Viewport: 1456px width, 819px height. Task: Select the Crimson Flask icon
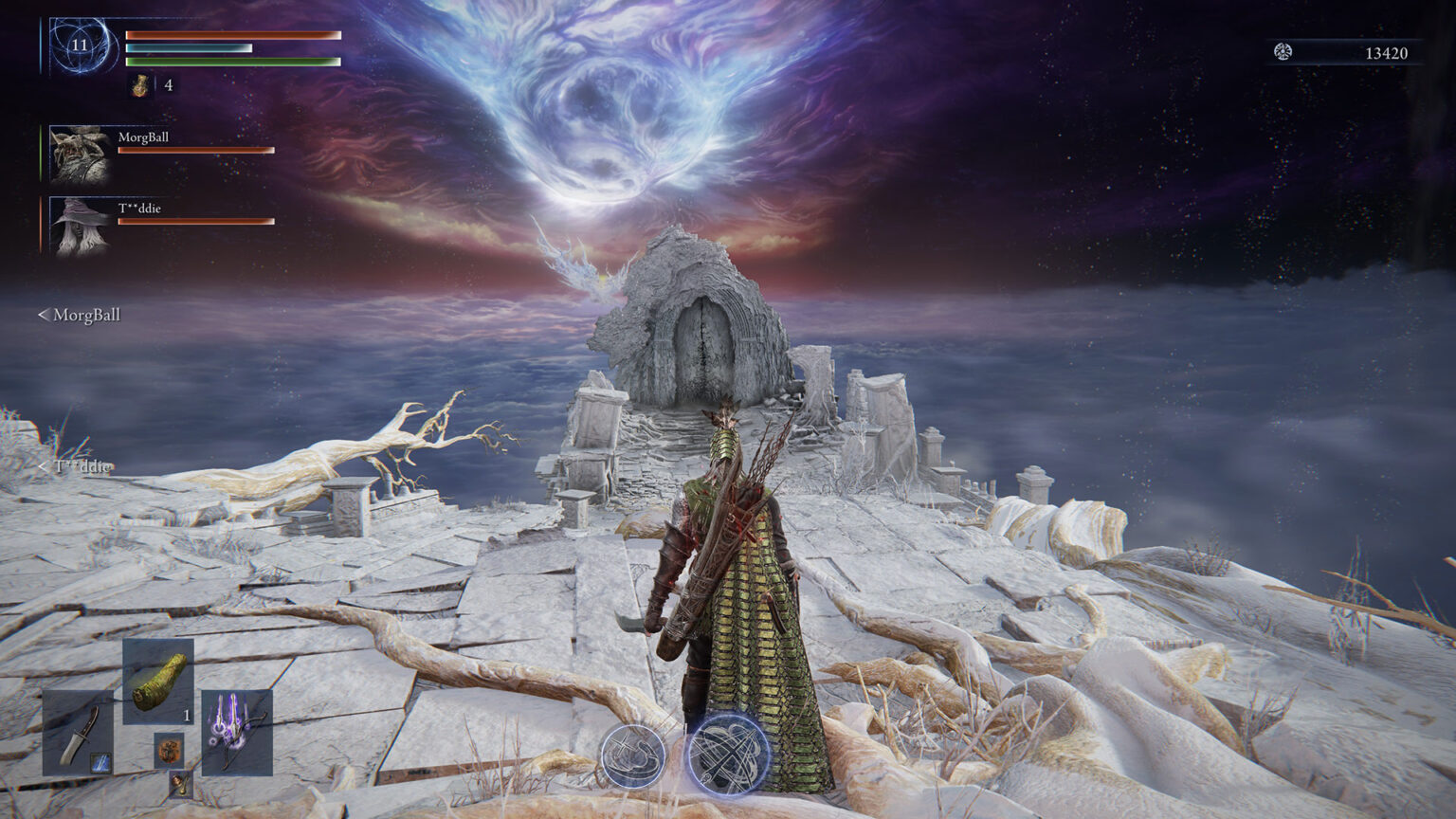coord(138,85)
